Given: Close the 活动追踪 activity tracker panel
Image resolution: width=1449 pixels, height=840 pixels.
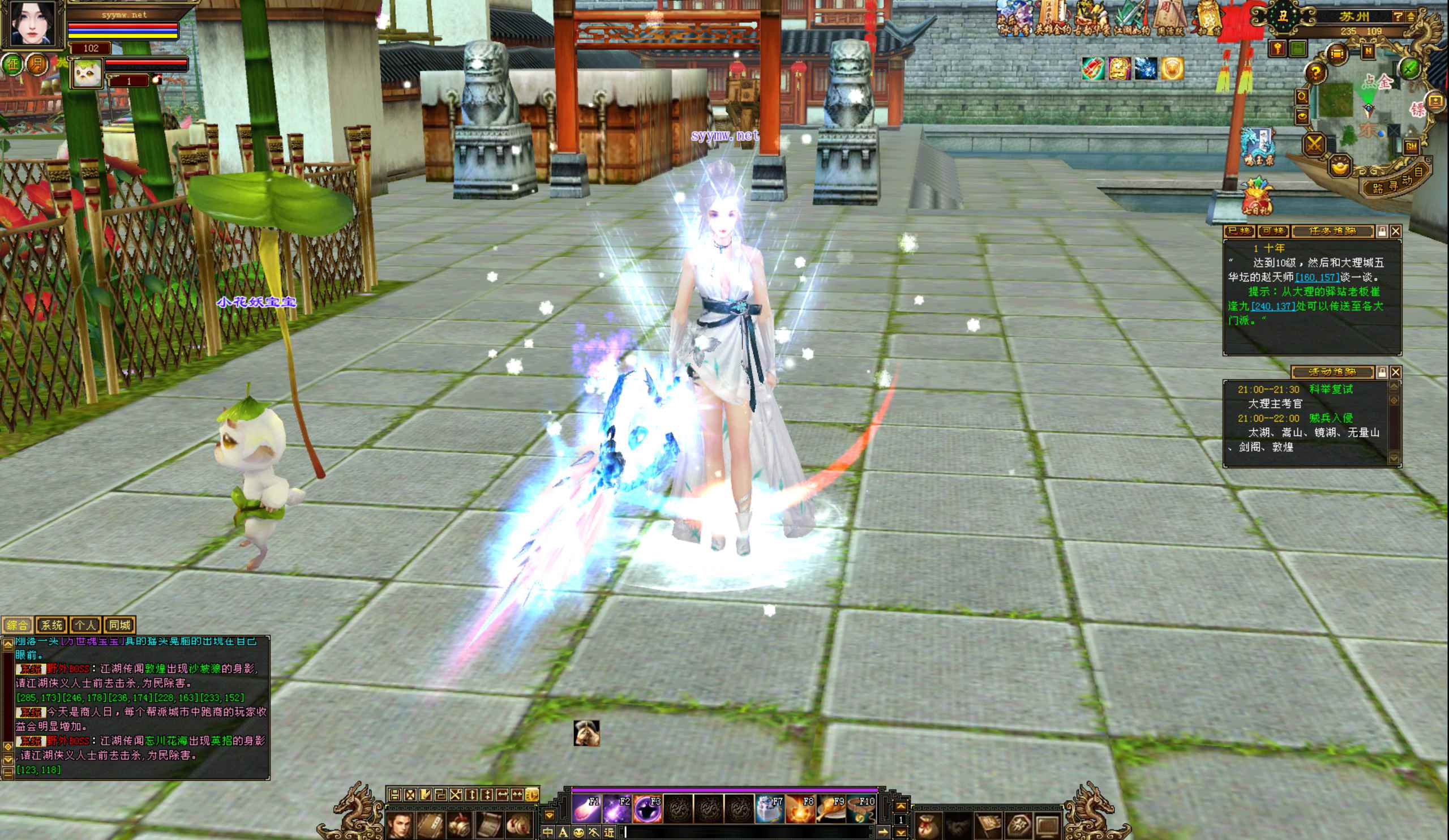Looking at the screenshot, I should (1396, 372).
